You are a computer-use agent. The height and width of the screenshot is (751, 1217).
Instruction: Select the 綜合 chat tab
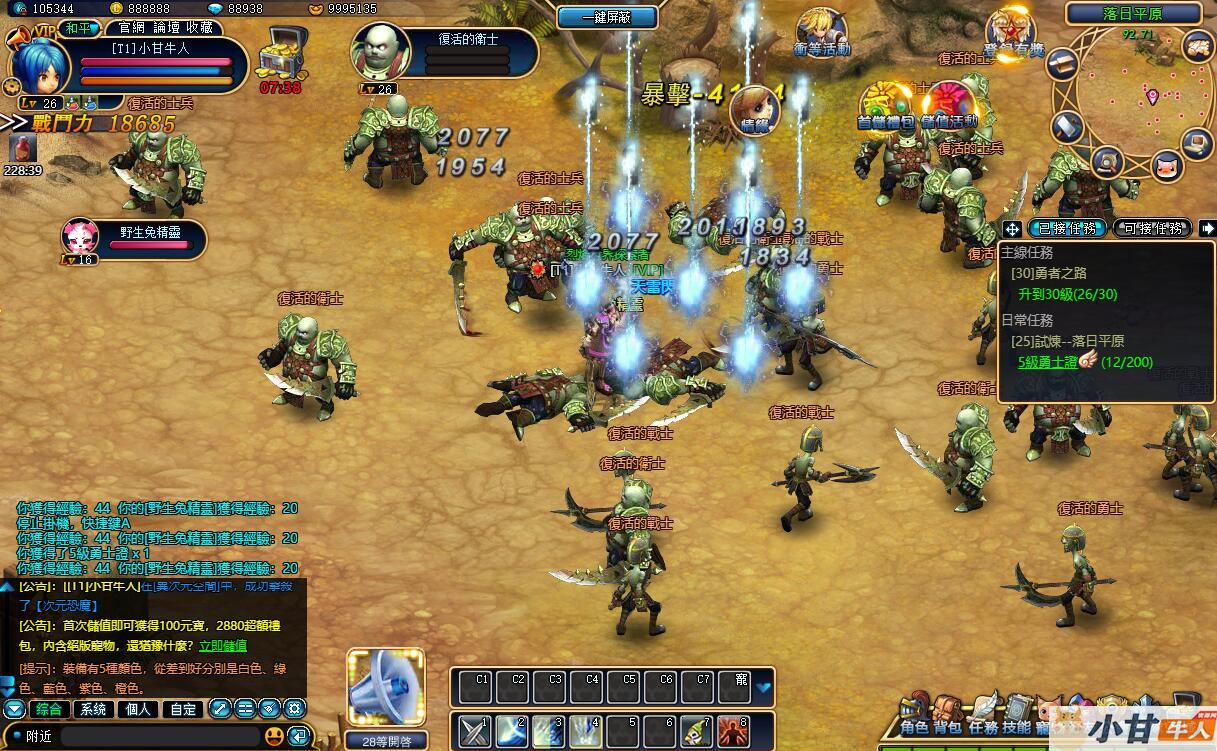(49, 709)
